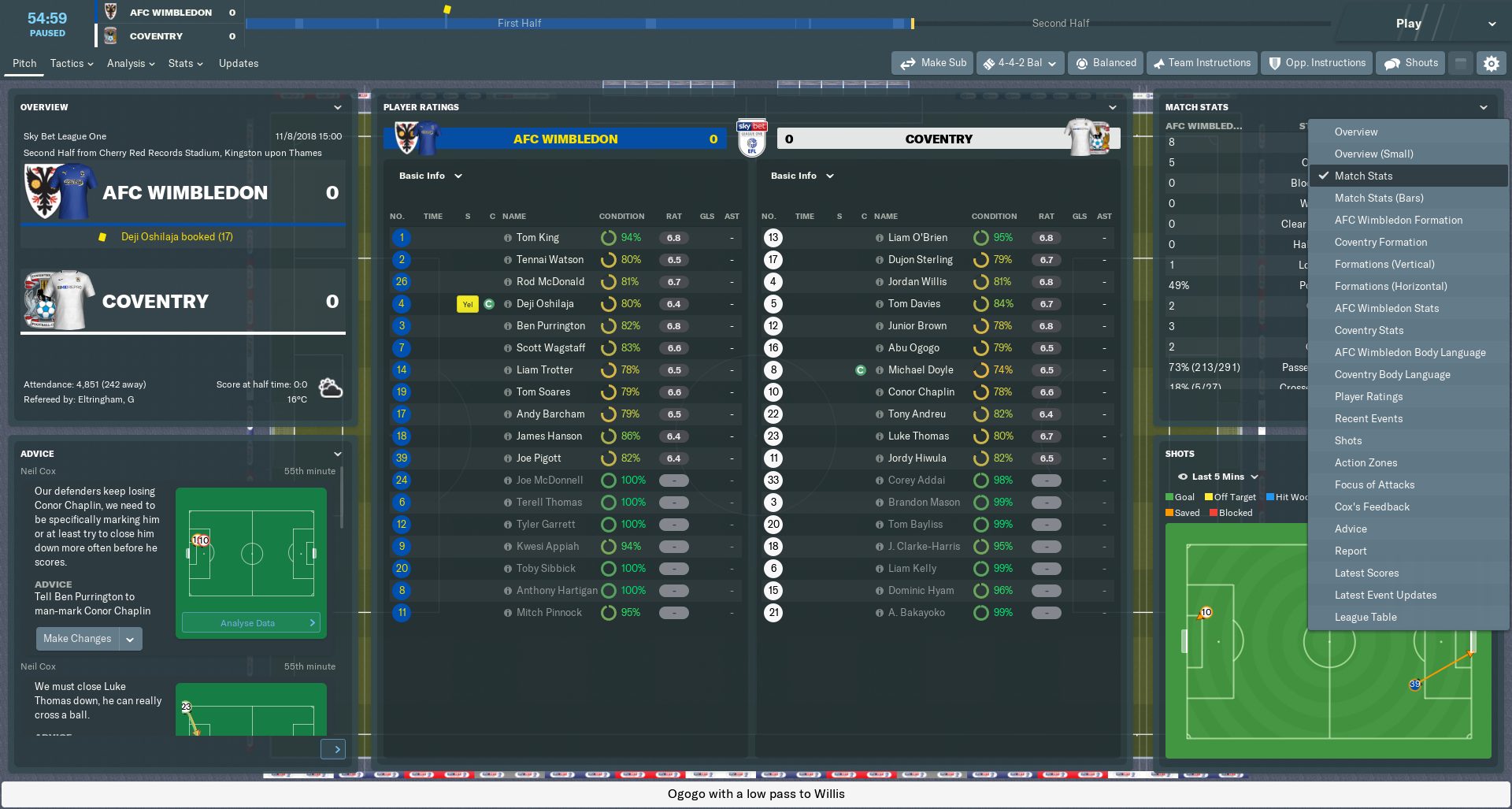Viewport: 1512px width, 809px height.
Task: Open the Basic Info dropdown for AFC Wimbledon
Action: pos(429,176)
